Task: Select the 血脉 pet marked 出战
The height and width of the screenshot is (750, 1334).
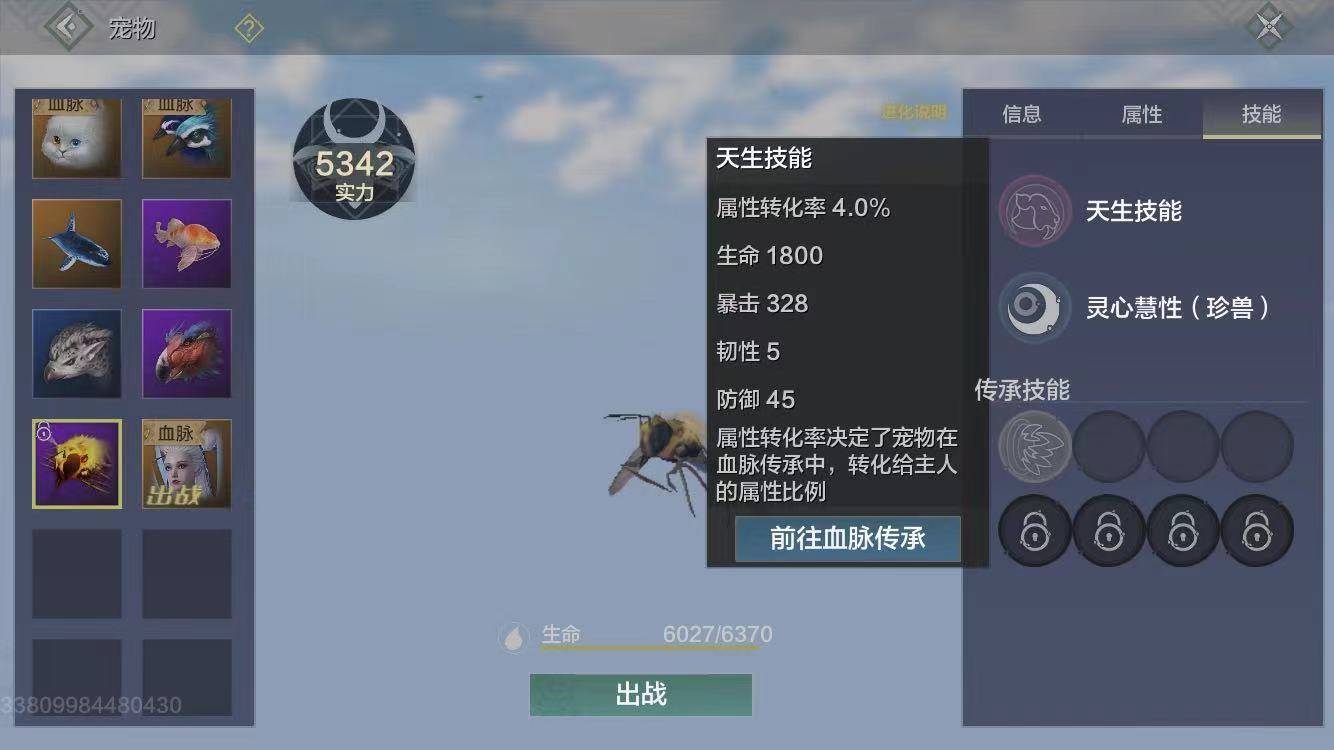Action: coord(187,463)
